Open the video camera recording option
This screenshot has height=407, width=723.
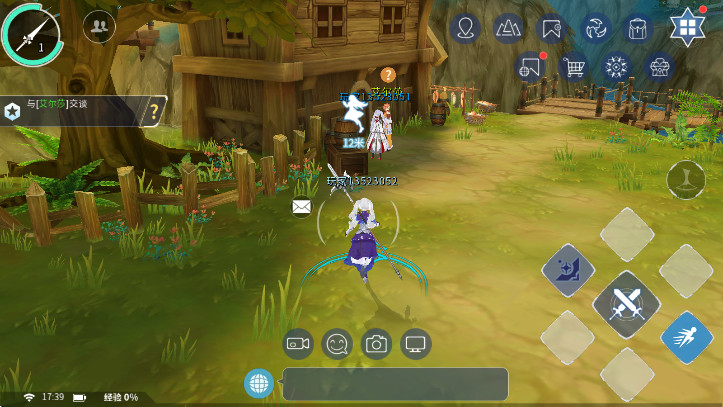tap(298, 344)
